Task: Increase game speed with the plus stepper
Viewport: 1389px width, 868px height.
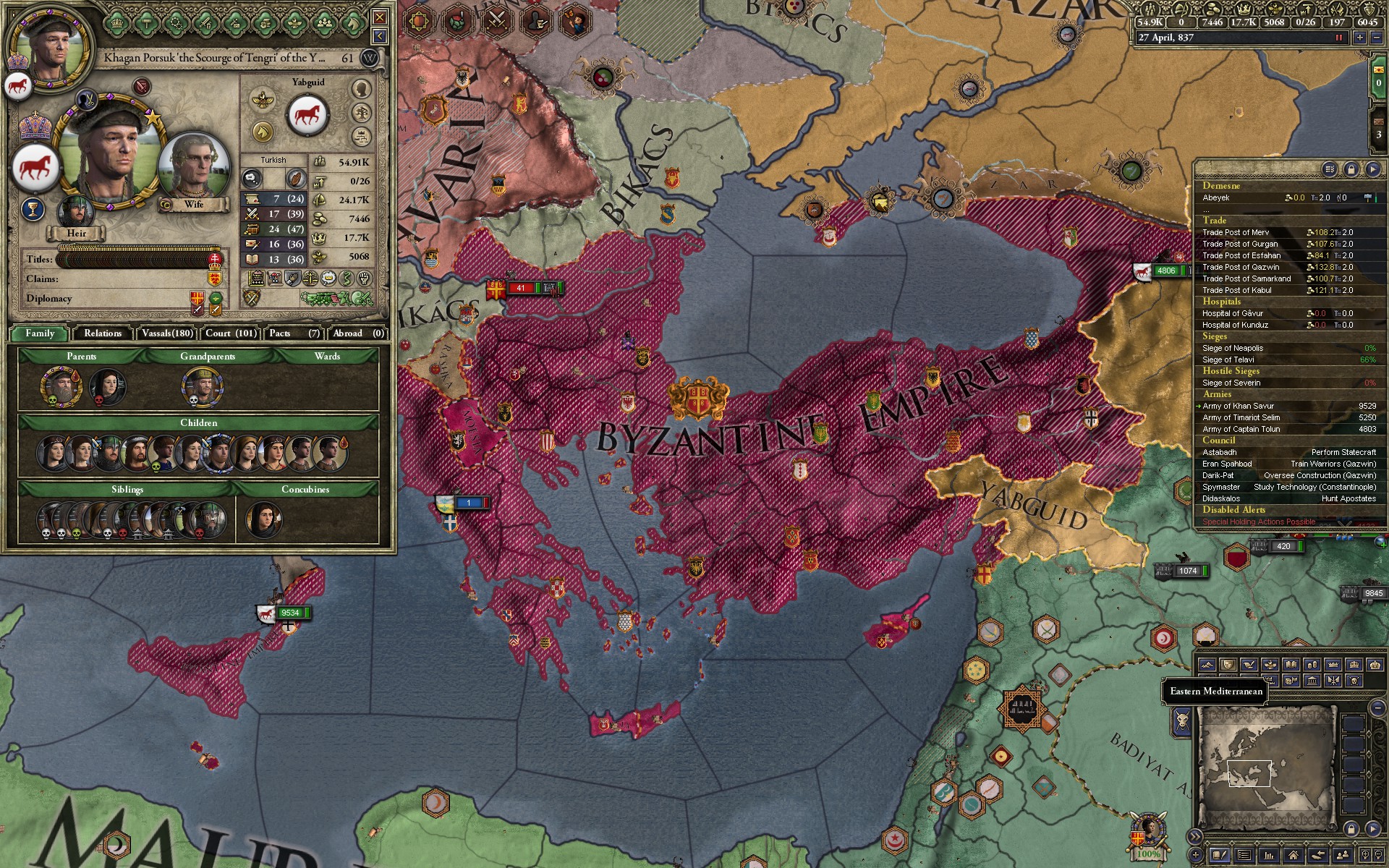Action: click(x=1360, y=37)
